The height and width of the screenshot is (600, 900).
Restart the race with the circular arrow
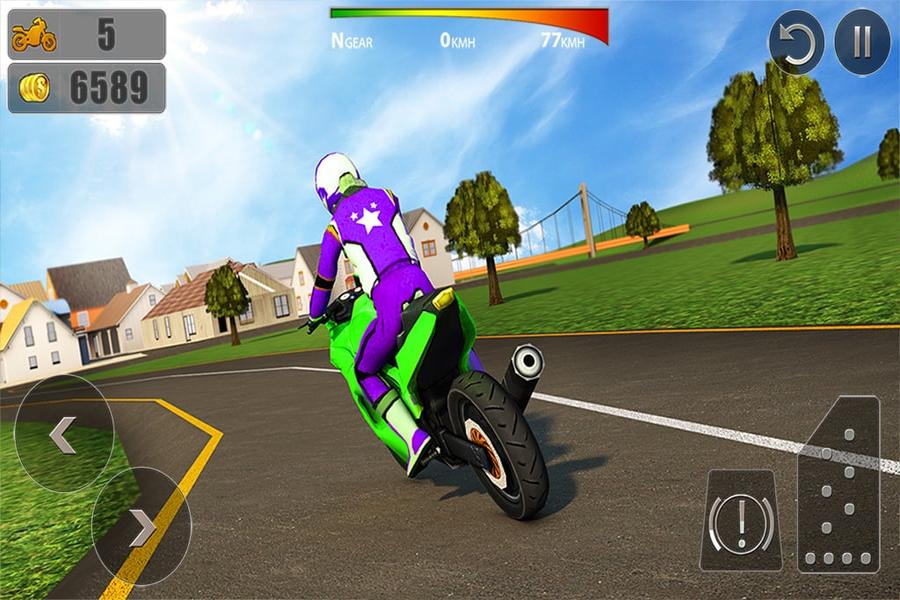click(796, 43)
